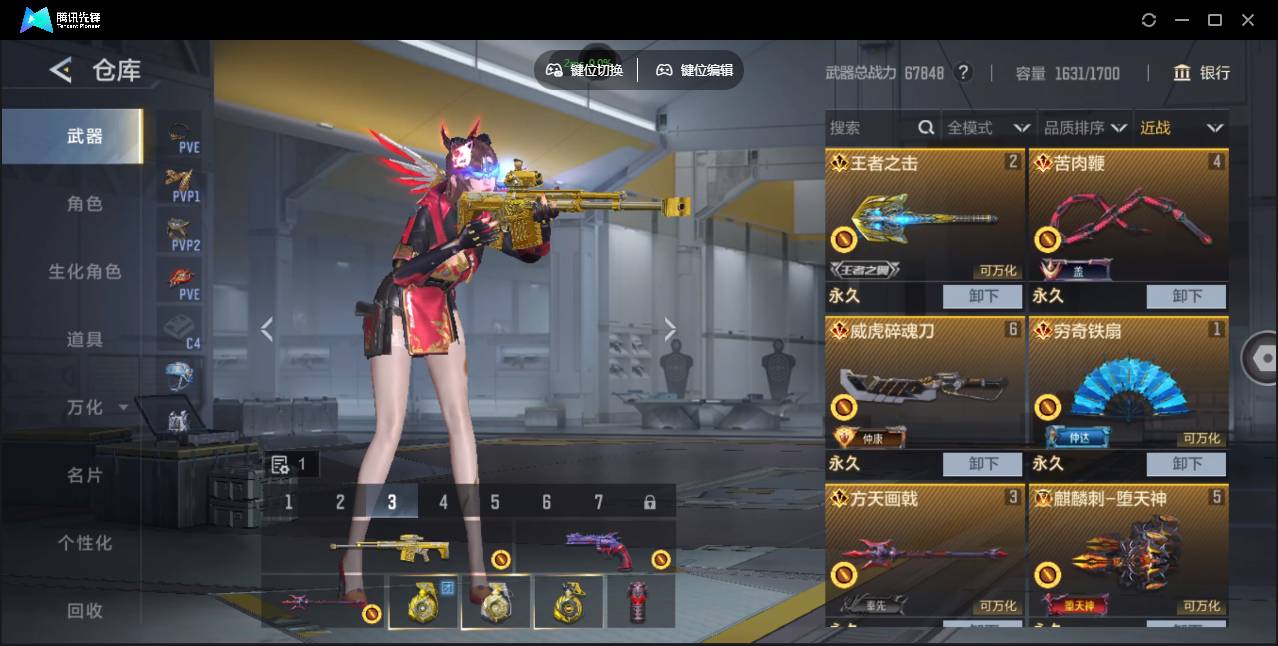Open the 生化角色 category
Image resolution: width=1278 pixels, height=646 pixels.
(84, 272)
